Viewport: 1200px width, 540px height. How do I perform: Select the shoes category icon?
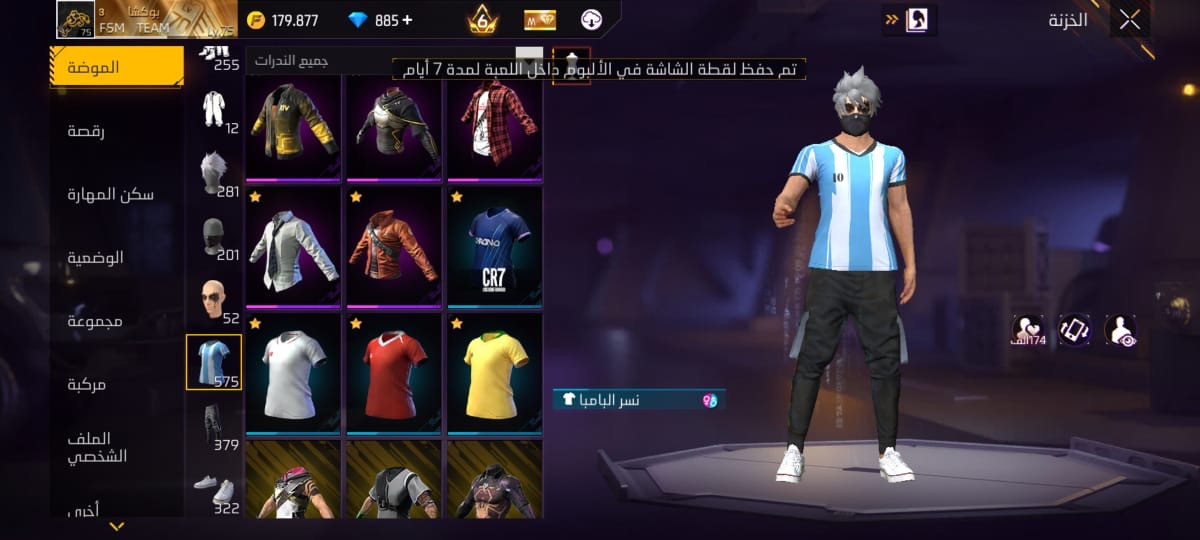coord(213,487)
